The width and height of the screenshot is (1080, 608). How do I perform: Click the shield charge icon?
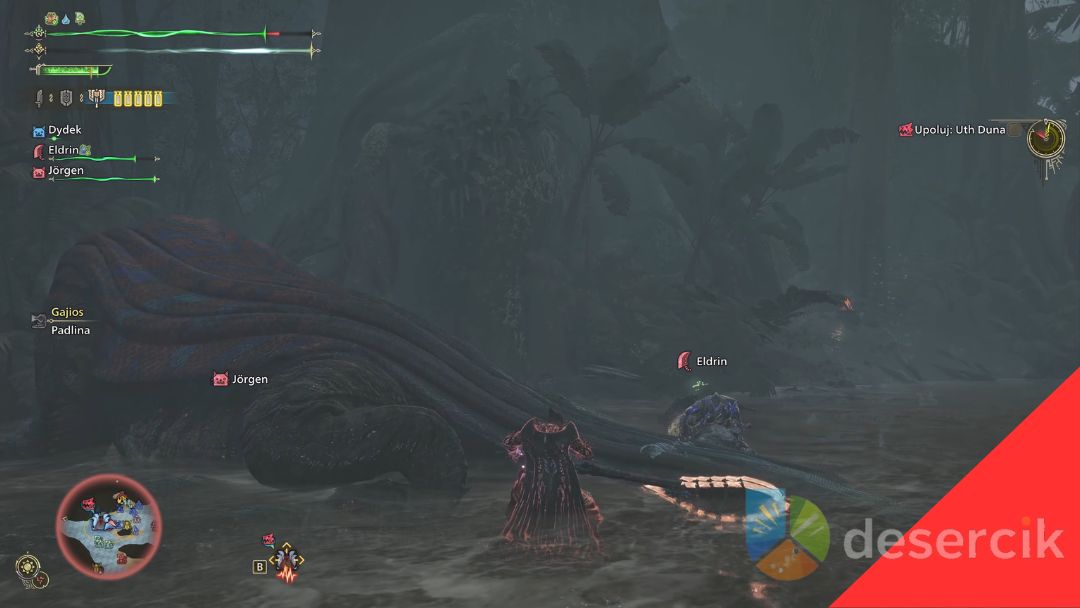[66, 98]
